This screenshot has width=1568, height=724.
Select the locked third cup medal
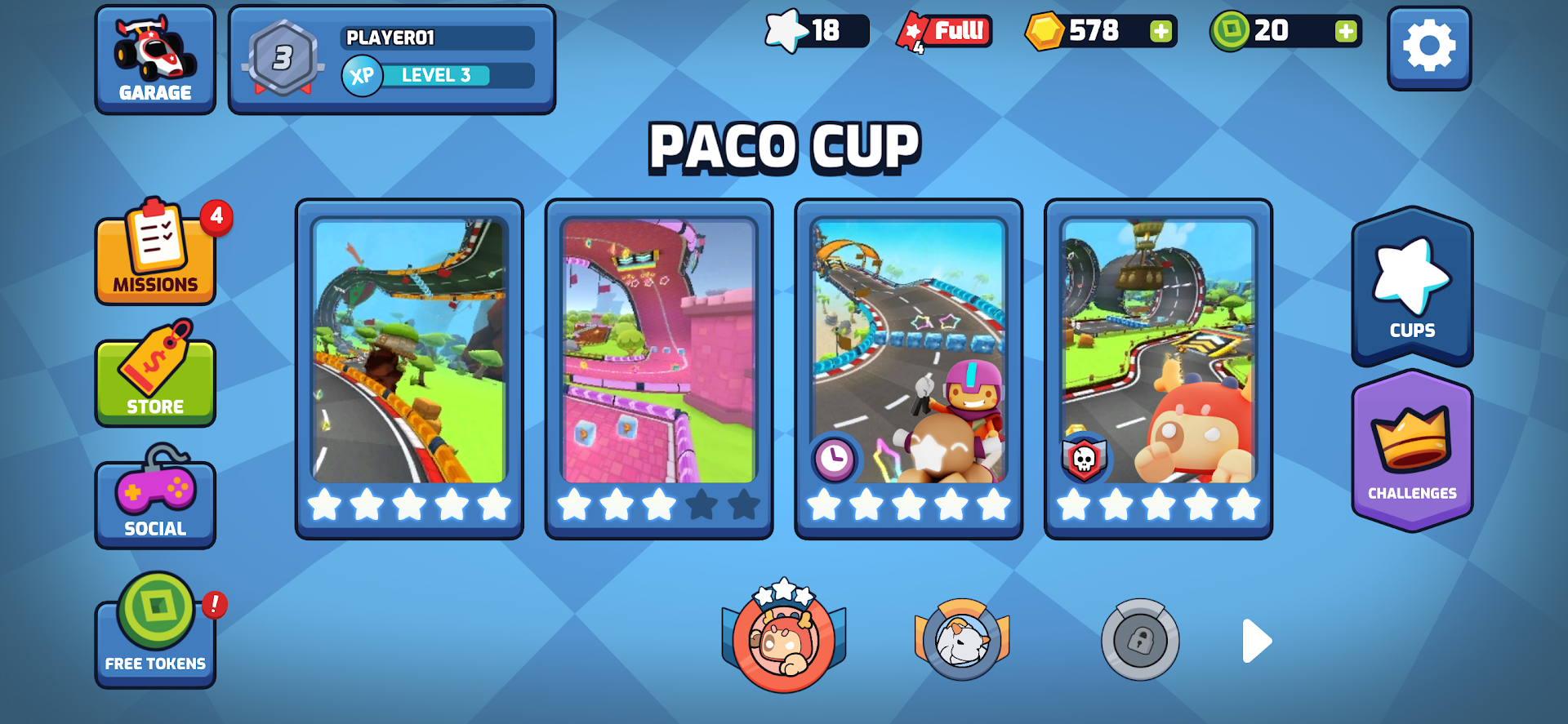(x=1141, y=641)
